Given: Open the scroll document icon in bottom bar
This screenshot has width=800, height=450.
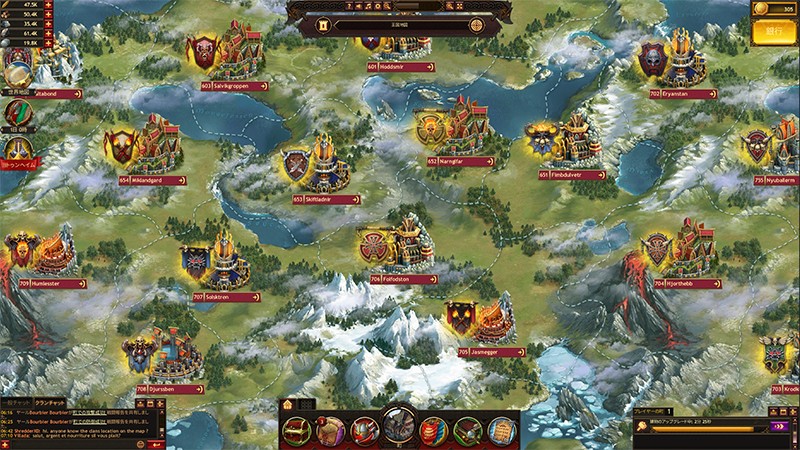Looking at the screenshot, I should (501, 430).
